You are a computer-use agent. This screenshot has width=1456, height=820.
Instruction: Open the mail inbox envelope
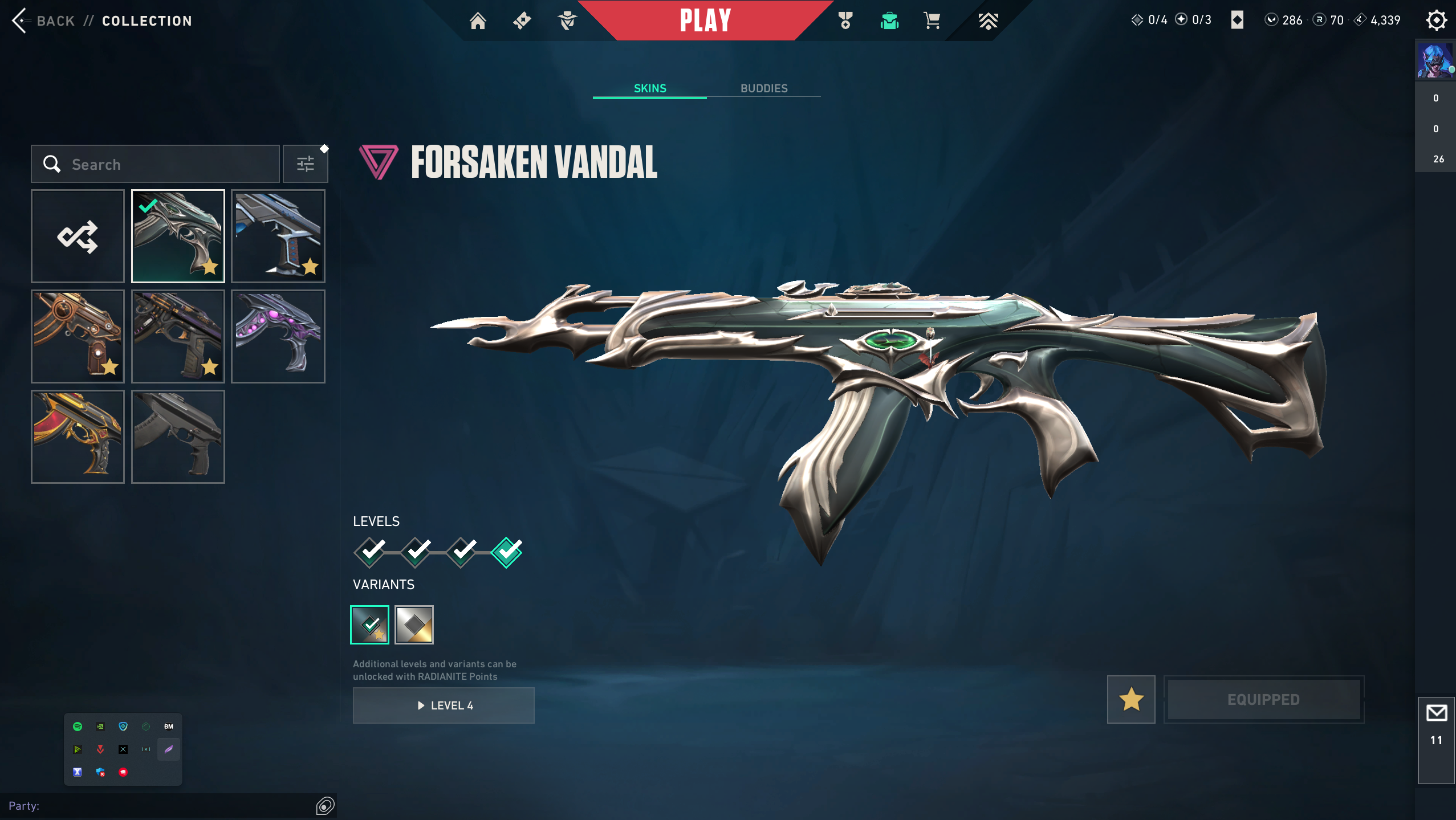pyautogui.click(x=1436, y=713)
